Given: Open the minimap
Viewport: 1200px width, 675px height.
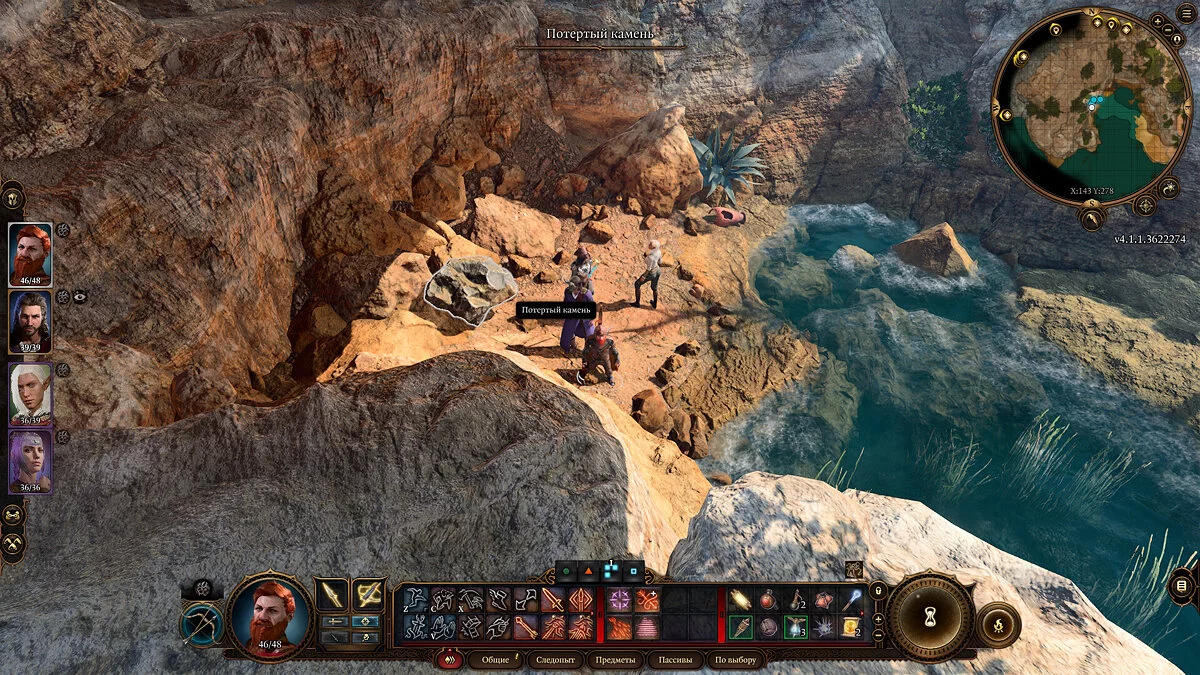Looking at the screenshot, I should 1093,106.
